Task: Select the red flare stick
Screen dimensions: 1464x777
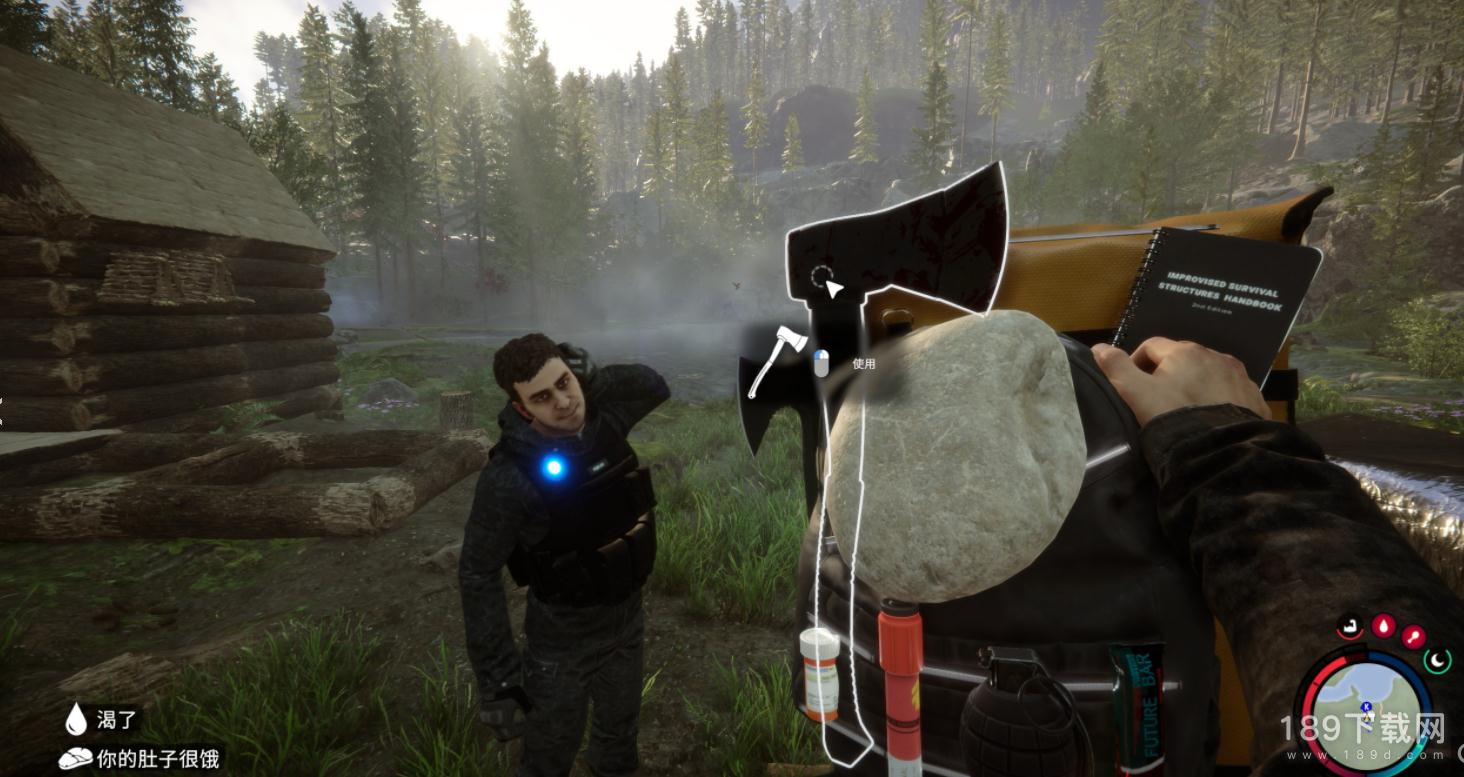Action: 901,690
